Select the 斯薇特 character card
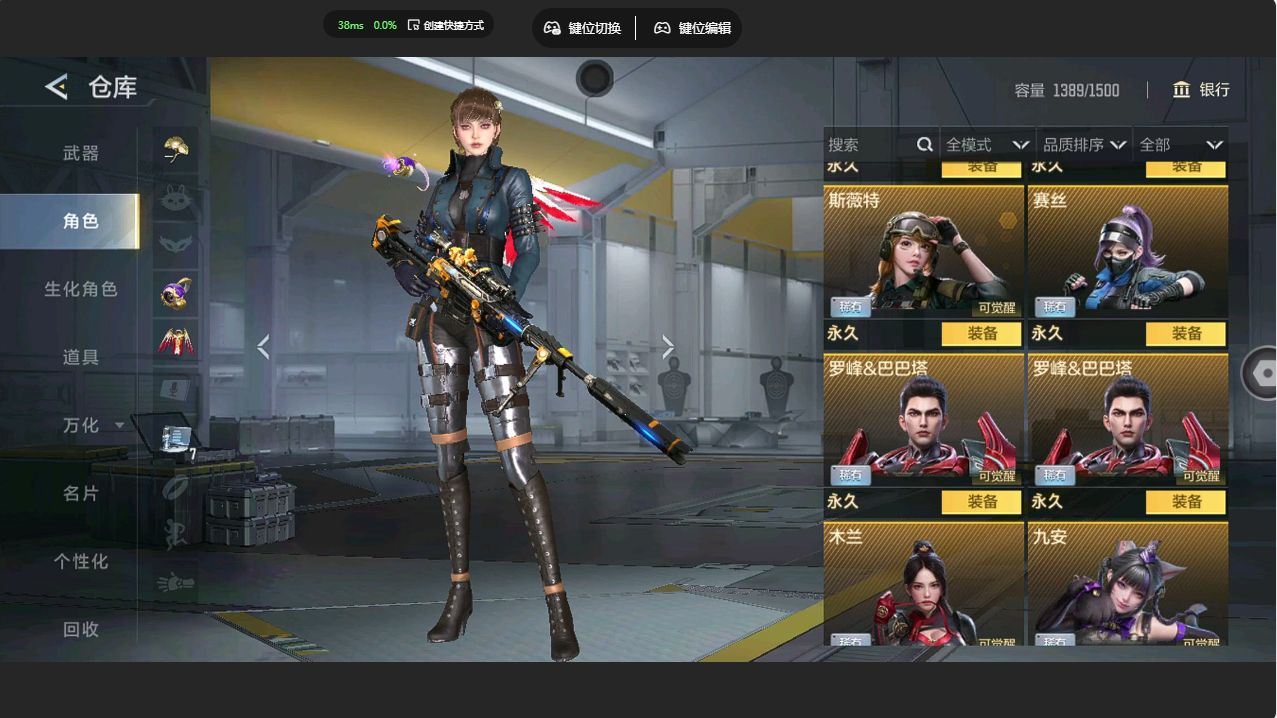Image resolution: width=1277 pixels, height=718 pixels. tap(923, 251)
